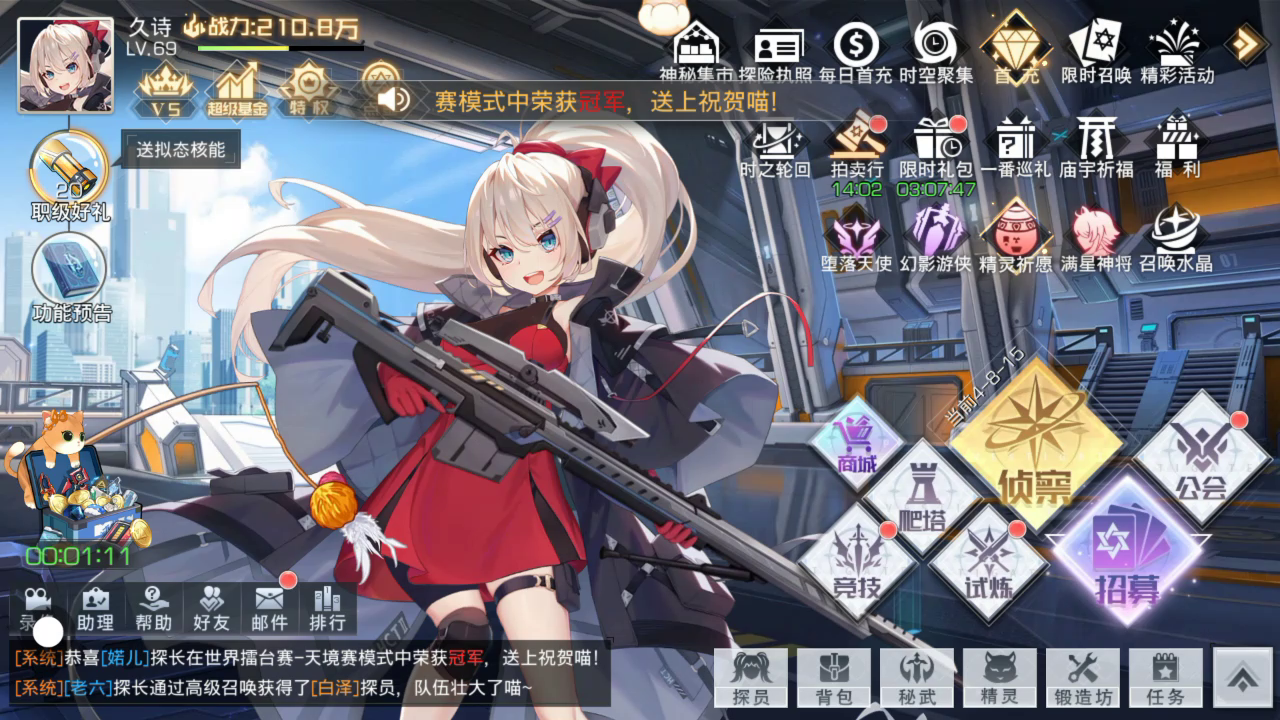
Task: Check the 邮件 mailbox
Action: 270,607
